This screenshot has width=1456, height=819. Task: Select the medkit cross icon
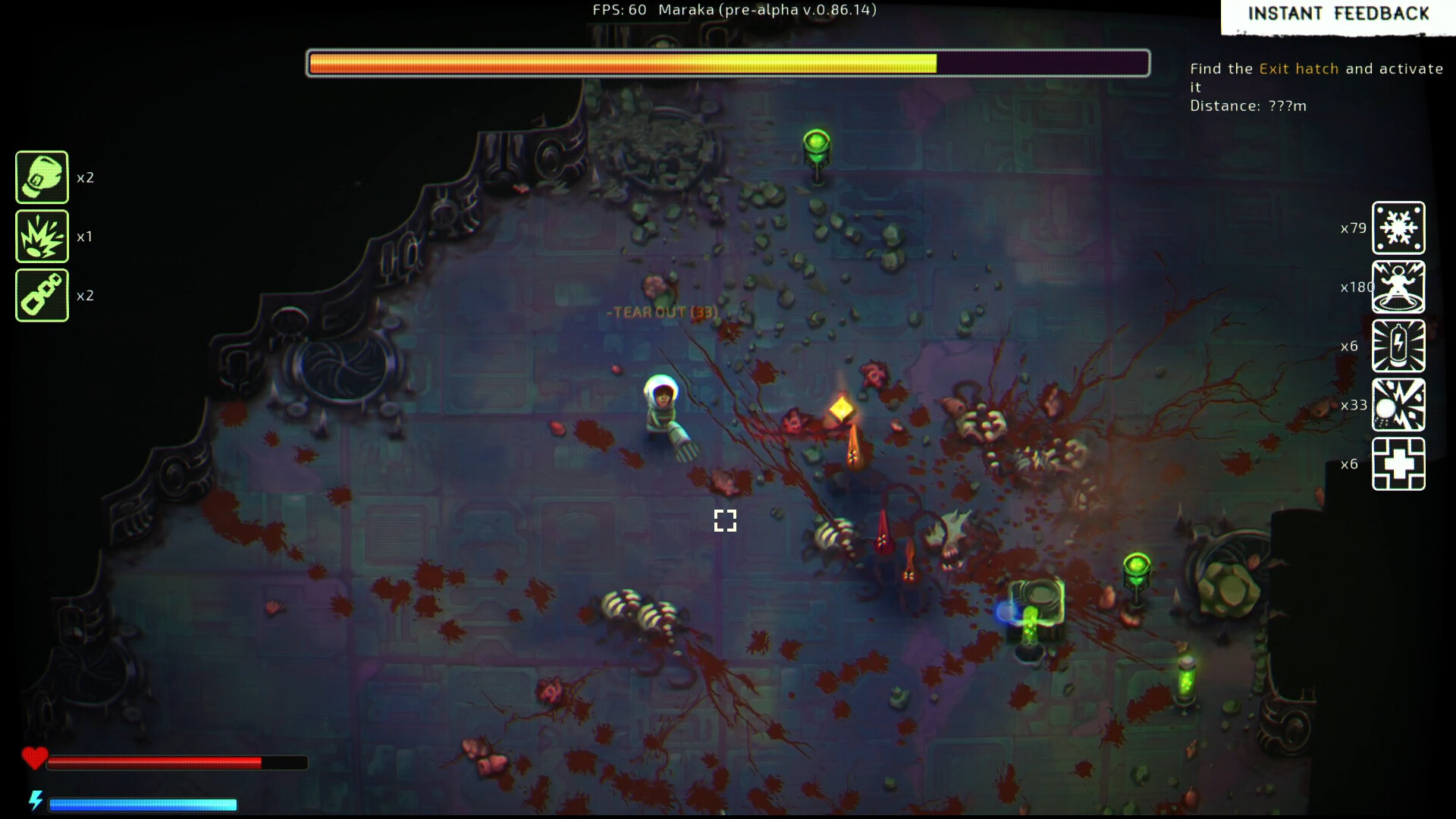[x=1398, y=464]
